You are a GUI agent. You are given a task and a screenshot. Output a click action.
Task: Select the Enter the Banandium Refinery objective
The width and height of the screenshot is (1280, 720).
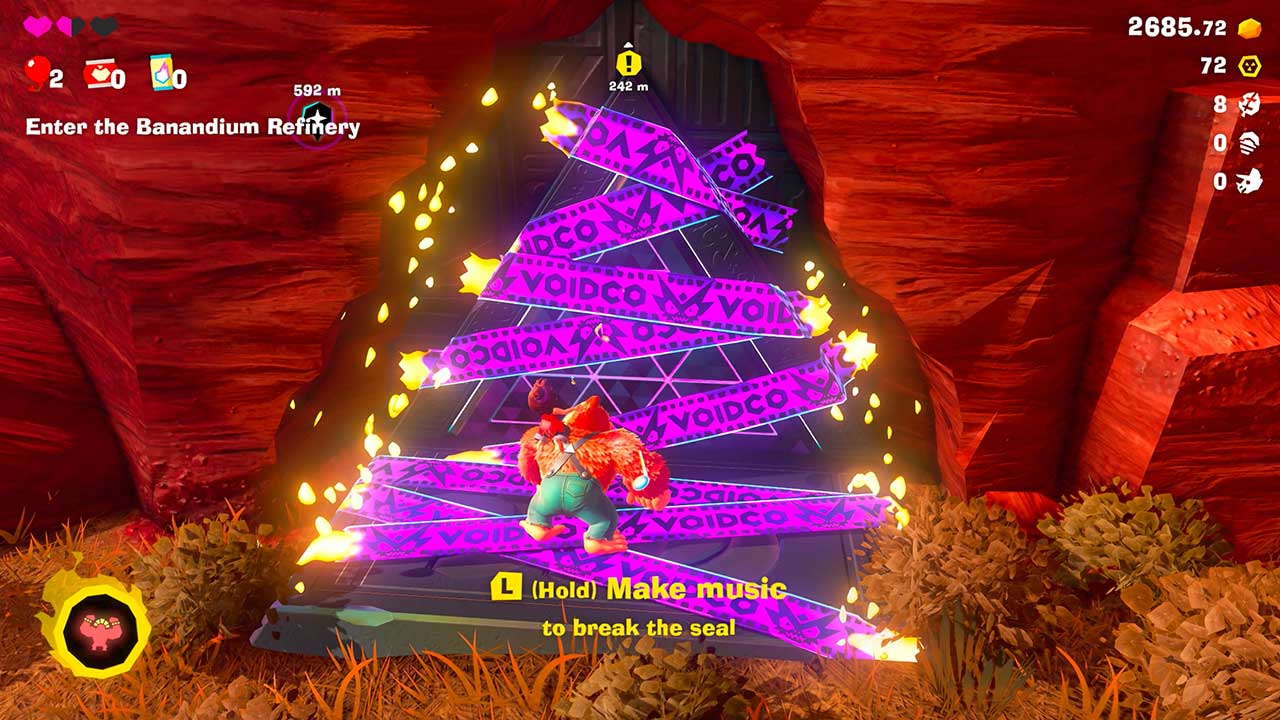(x=192, y=127)
